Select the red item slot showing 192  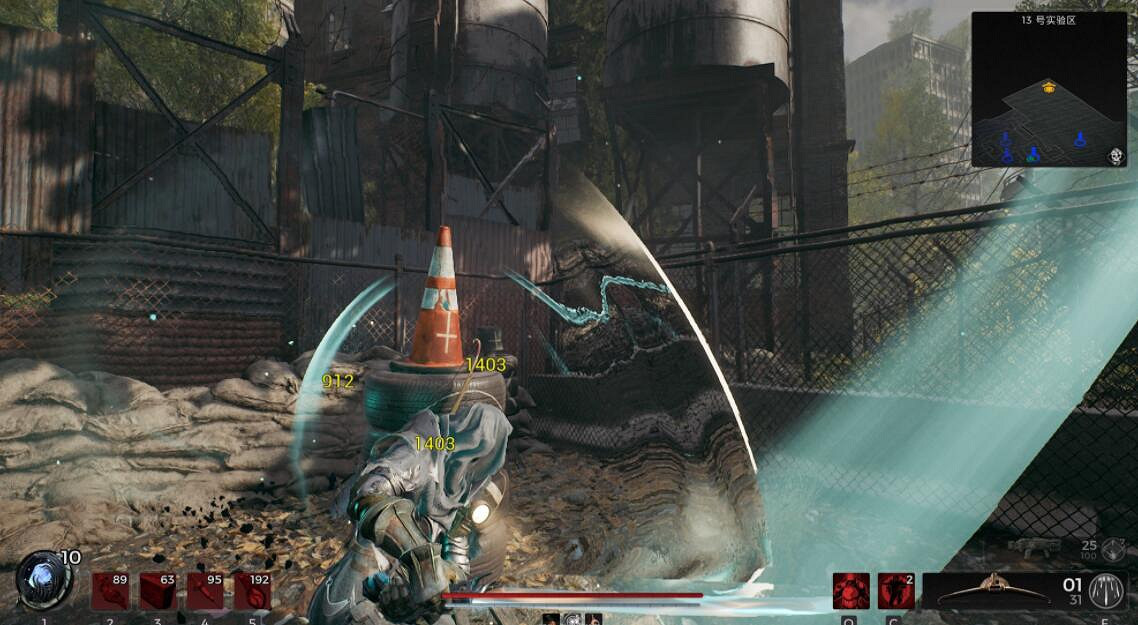pos(252,591)
